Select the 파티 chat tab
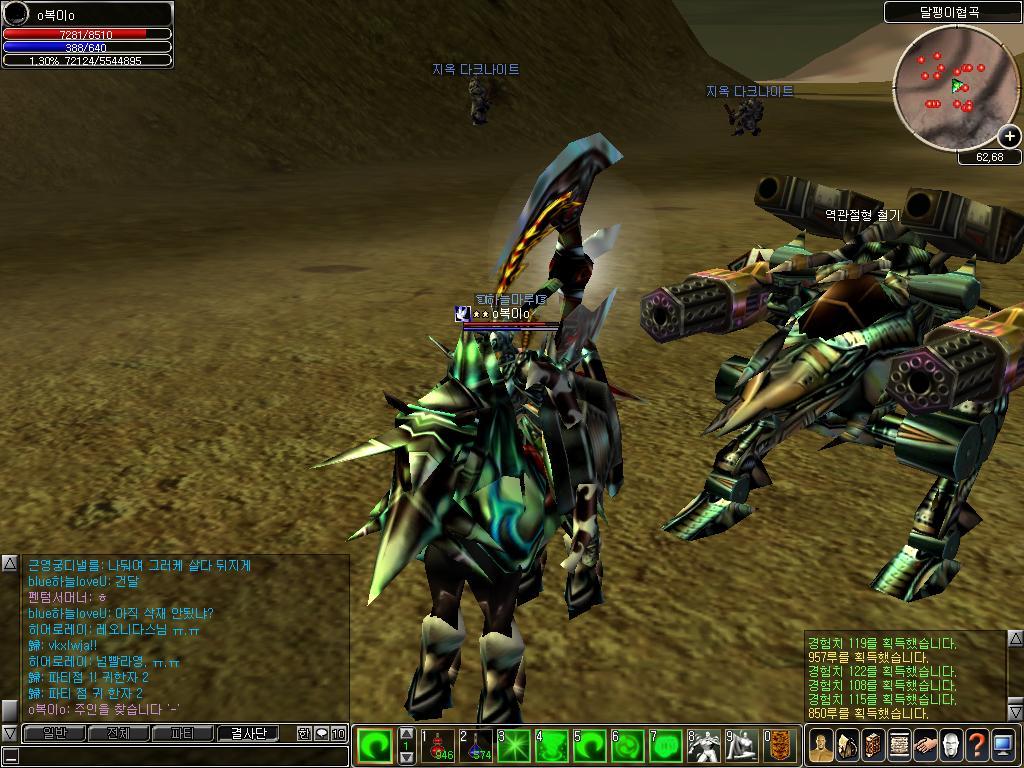Screen dimensions: 1024x768 click(183, 733)
